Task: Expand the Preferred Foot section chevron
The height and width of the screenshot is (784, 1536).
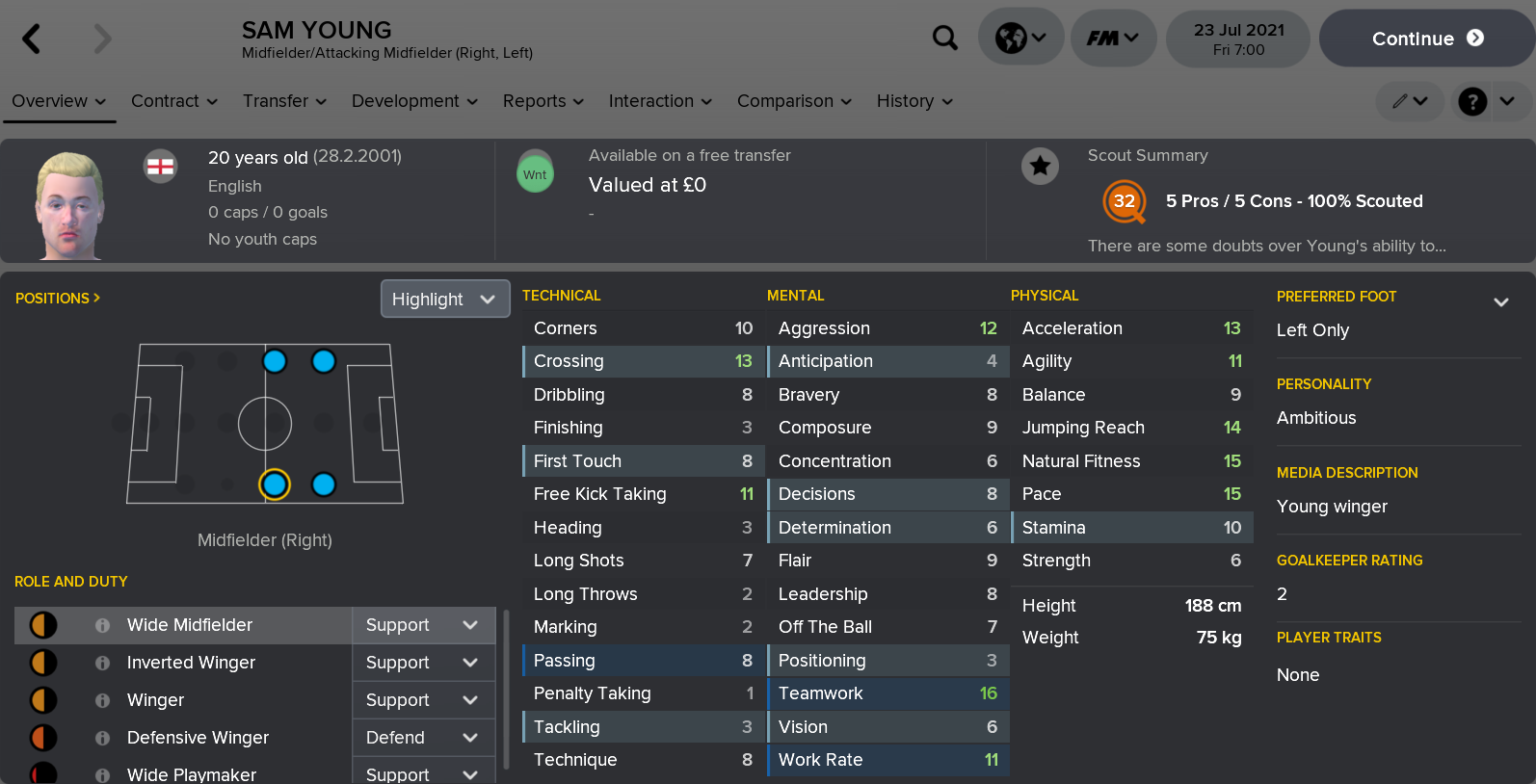Action: point(1501,301)
